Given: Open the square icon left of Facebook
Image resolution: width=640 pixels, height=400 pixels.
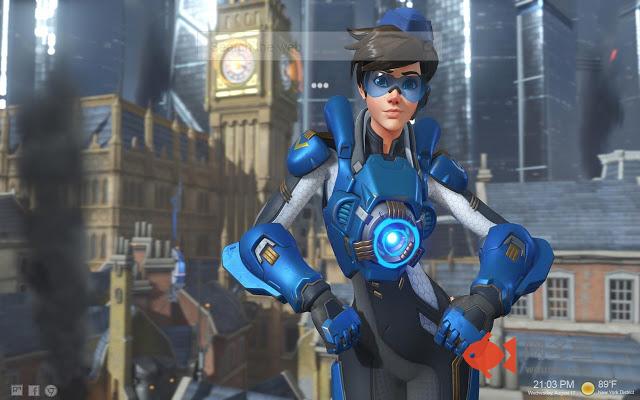Looking at the screenshot, I should (x=16, y=390).
